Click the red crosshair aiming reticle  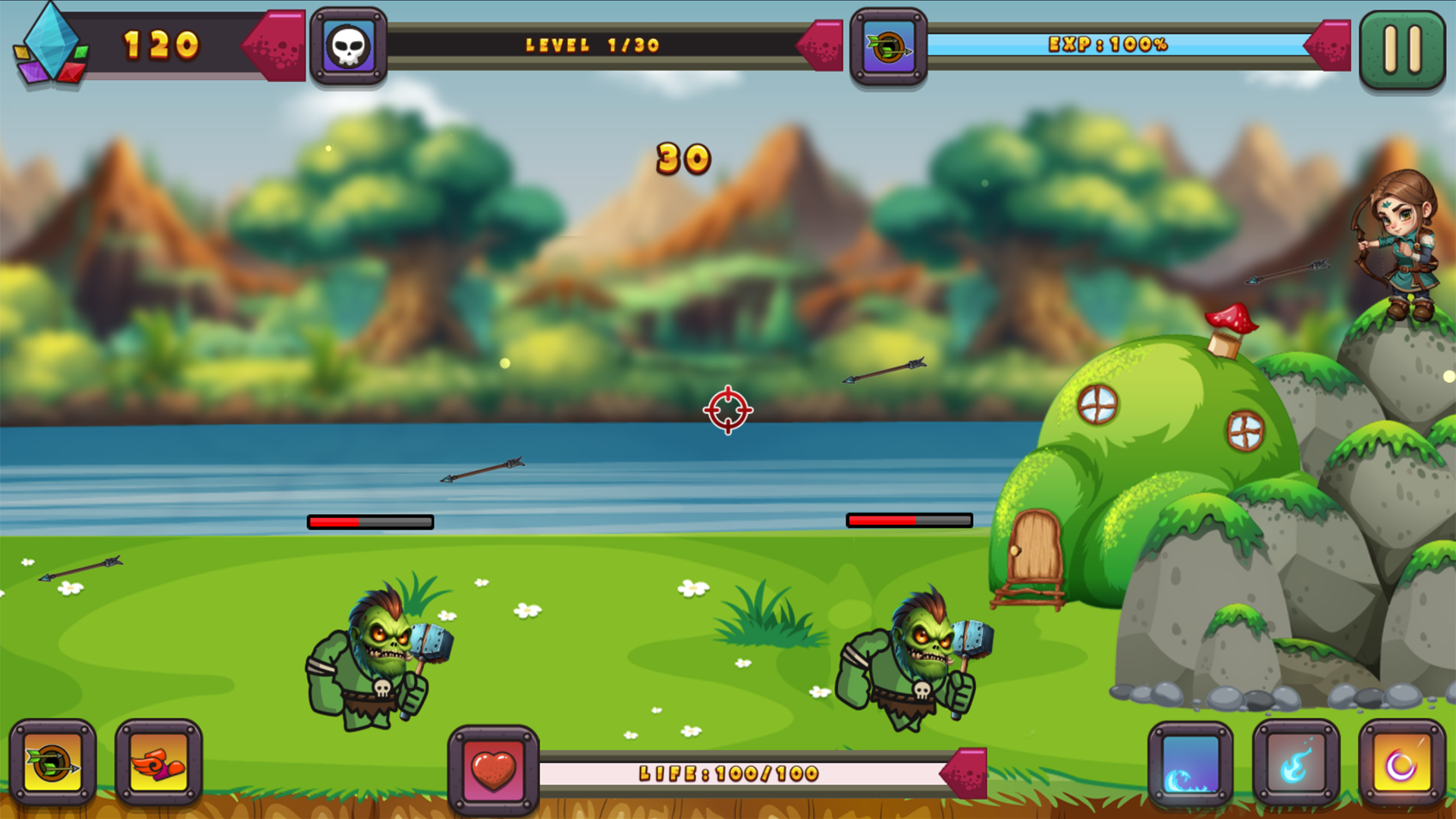pos(727,410)
